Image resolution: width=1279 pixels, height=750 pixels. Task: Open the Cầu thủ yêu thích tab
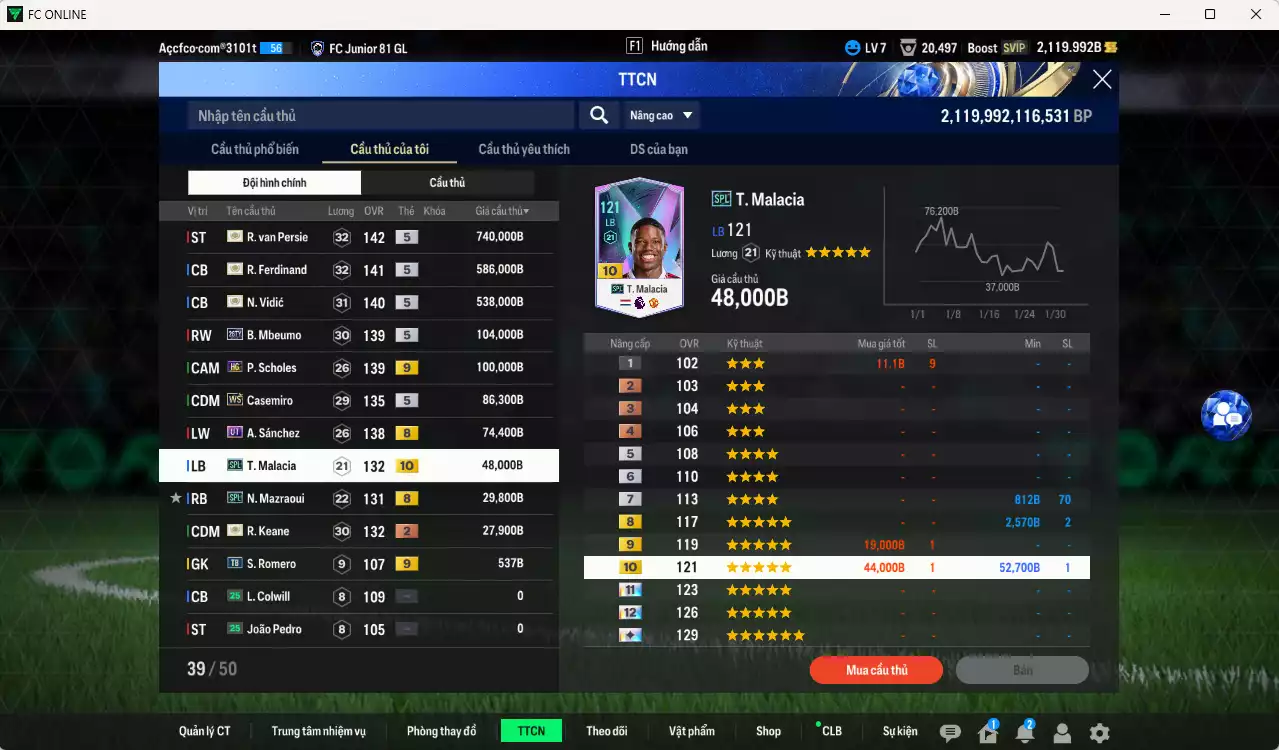[524, 149]
